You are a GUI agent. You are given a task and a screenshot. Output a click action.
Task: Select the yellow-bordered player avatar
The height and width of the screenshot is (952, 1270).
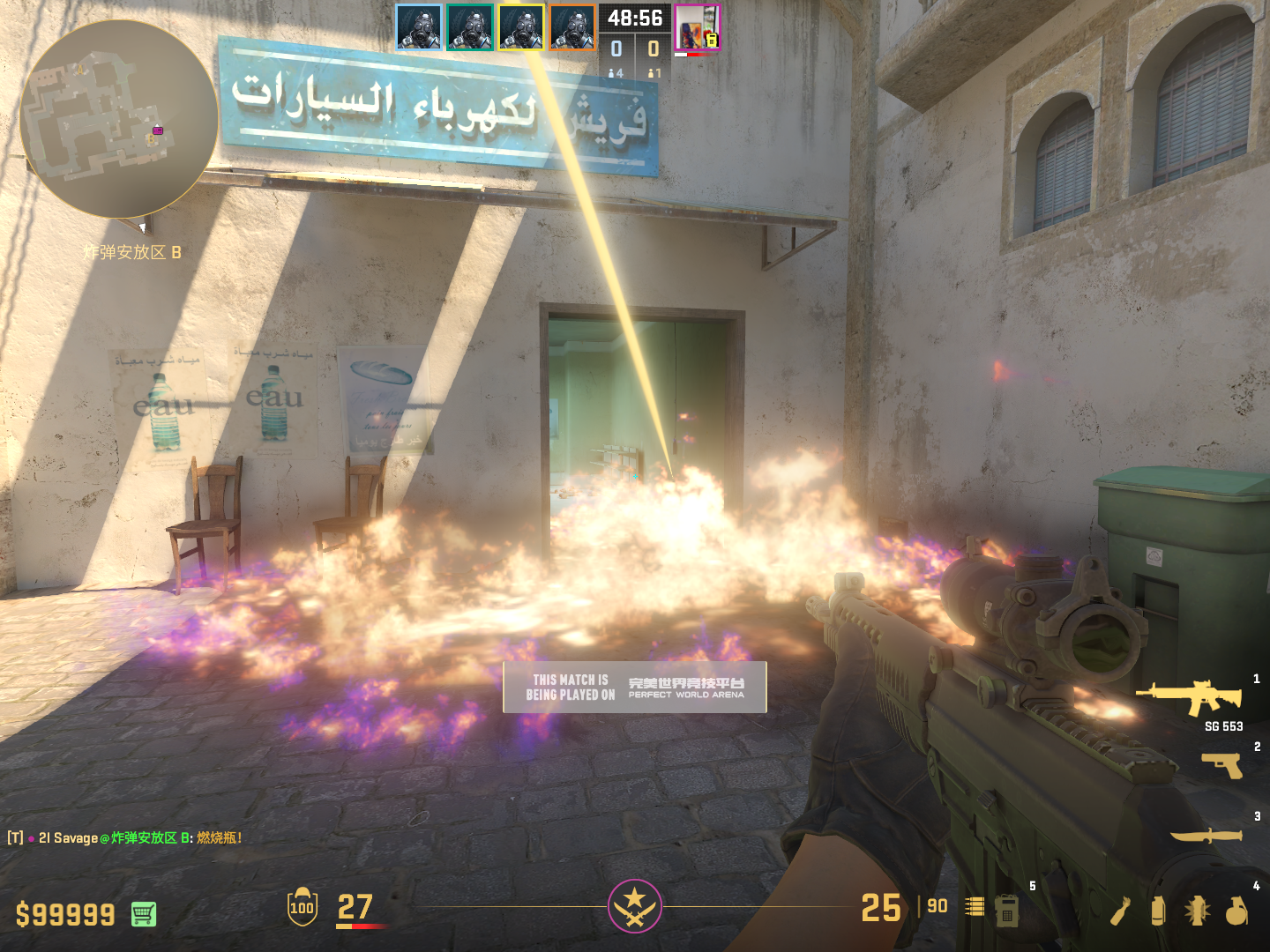click(x=520, y=27)
